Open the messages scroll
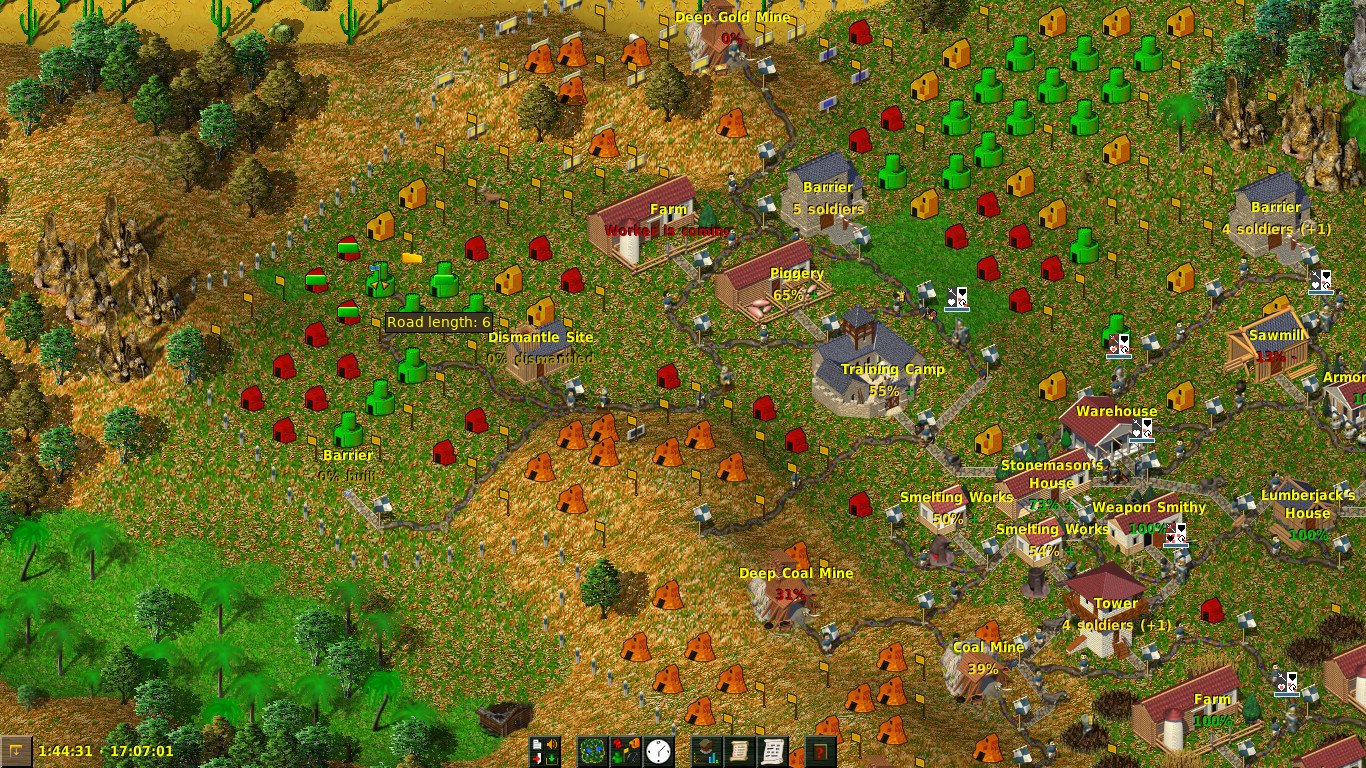The height and width of the screenshot is (768, 1366). pos(773,751)
